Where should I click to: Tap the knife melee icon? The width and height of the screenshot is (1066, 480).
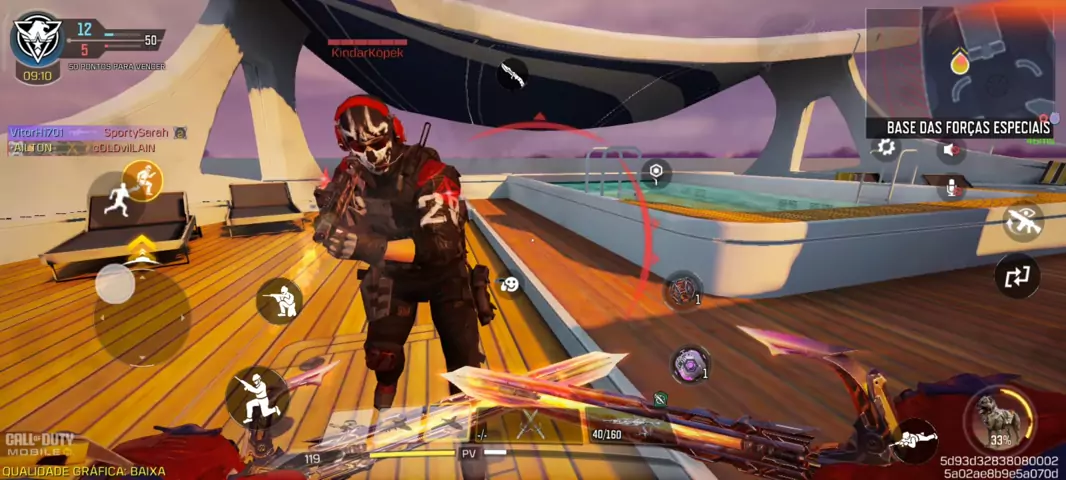click(513, 72)
